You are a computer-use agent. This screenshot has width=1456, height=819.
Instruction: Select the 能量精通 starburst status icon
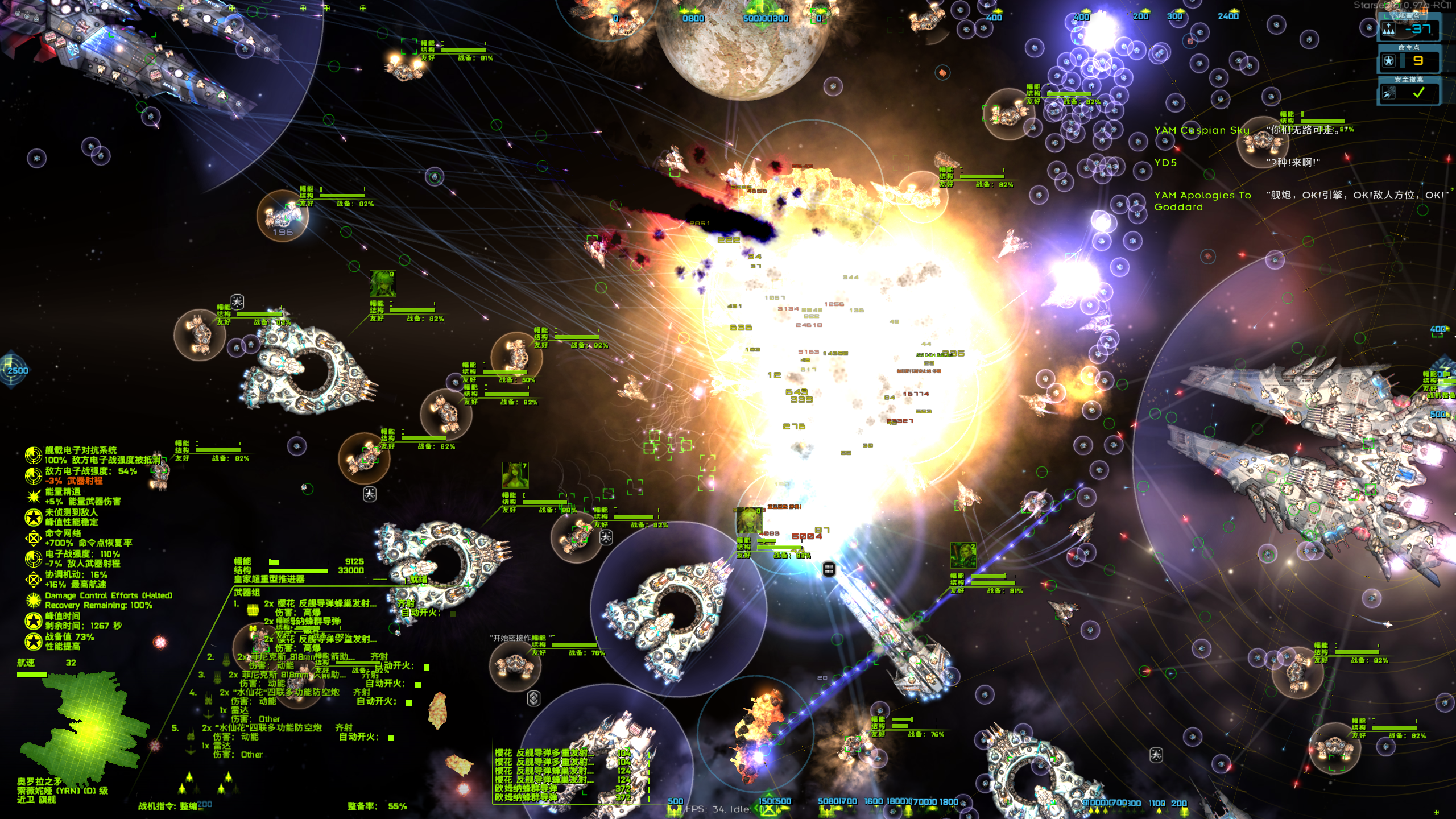(33, 496)
